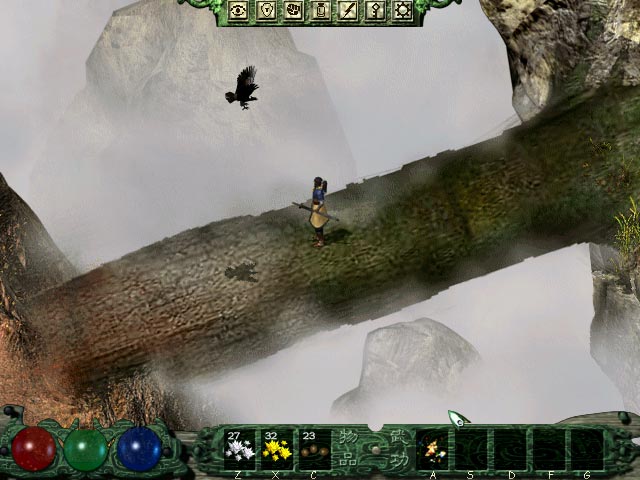Choose the lightning bolt icon button
640x480 pixels.
click(349, 11)
